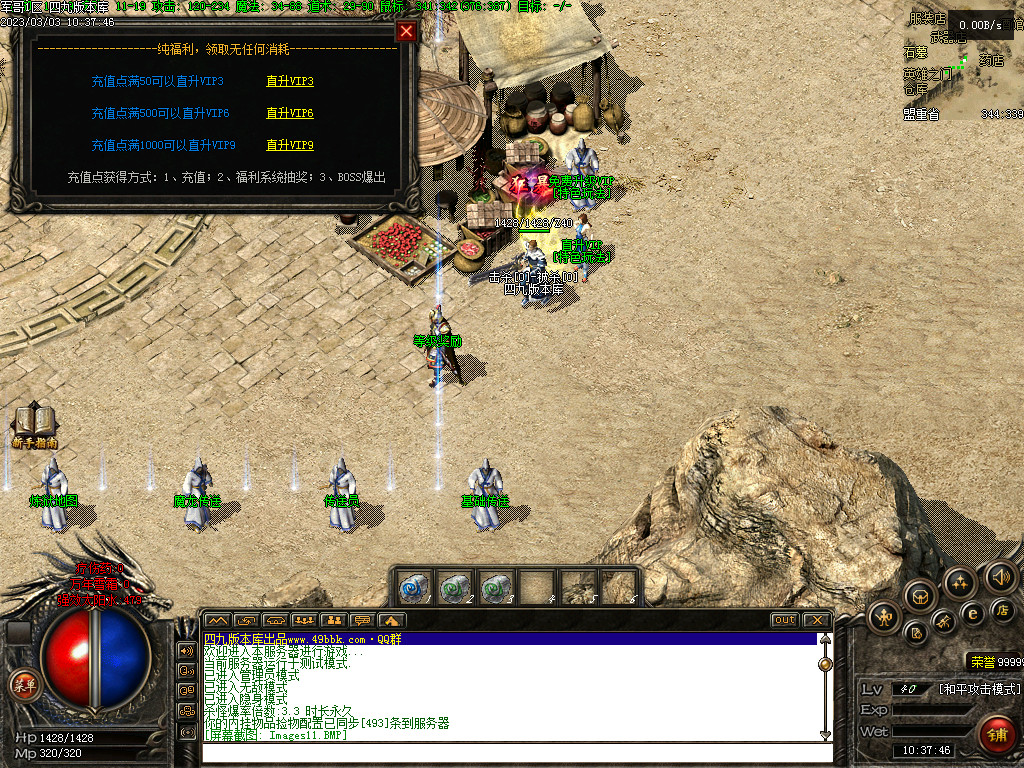
Task: Use the green scroll in hotbar slot 2
Action: (454, 586)
